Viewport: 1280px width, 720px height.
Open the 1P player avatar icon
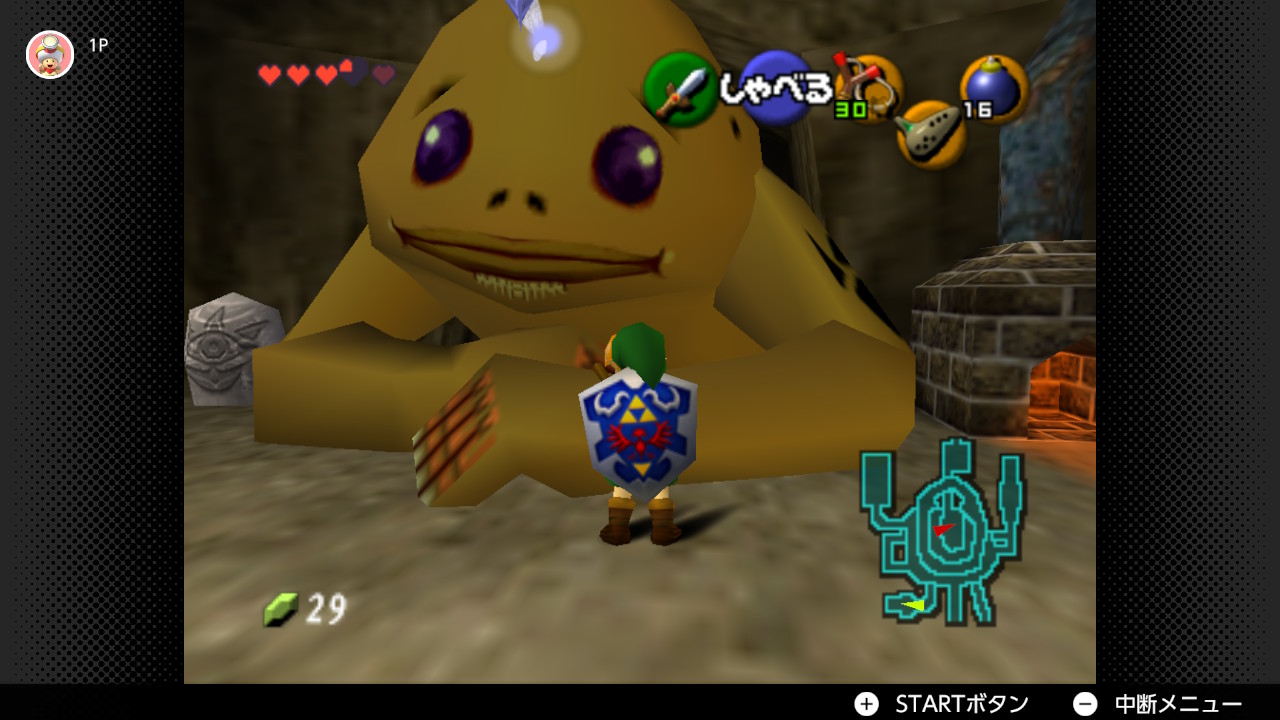[x=50, y=54]
